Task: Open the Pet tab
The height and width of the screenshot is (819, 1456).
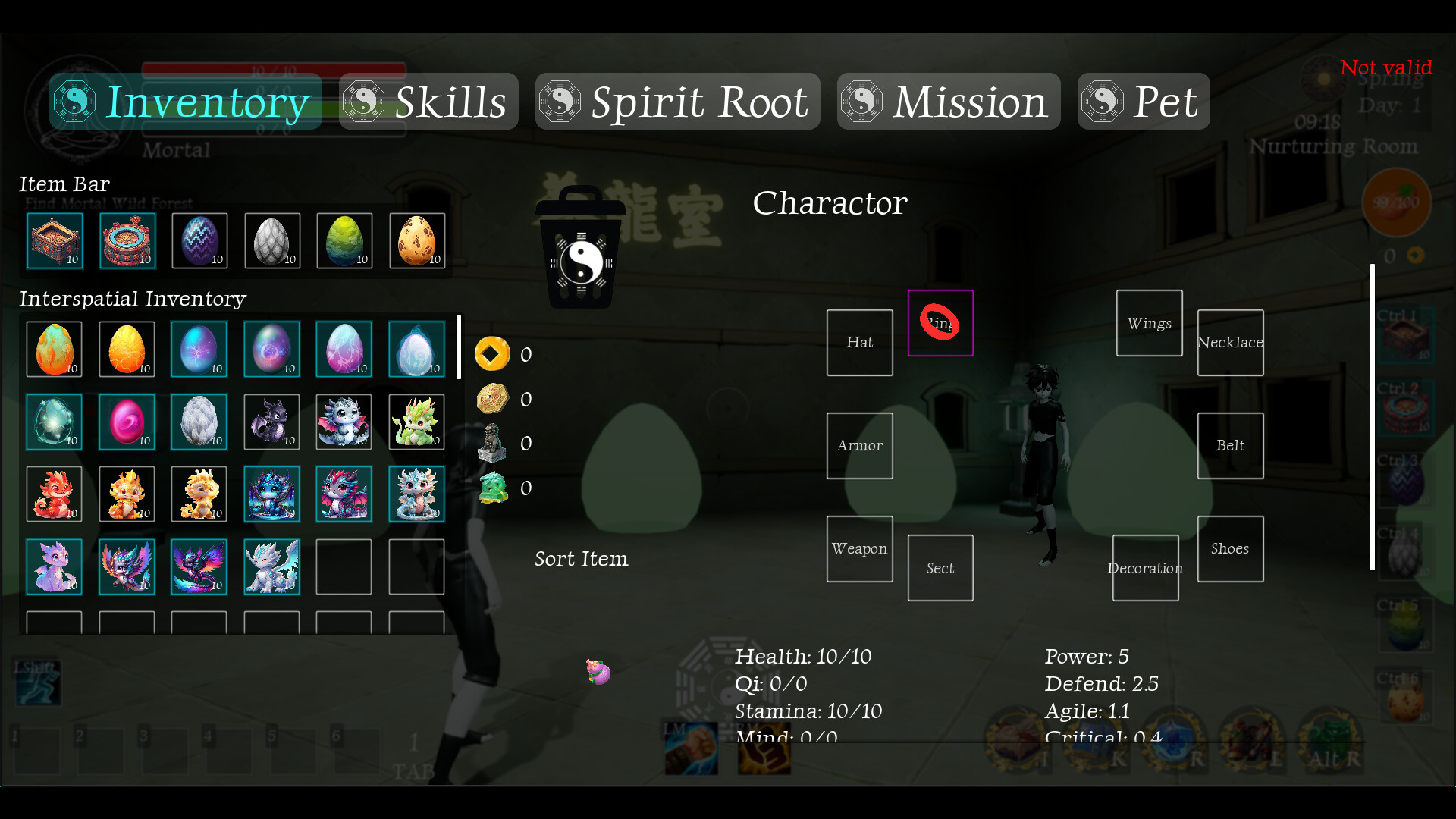Action: tap(1143, 101)
